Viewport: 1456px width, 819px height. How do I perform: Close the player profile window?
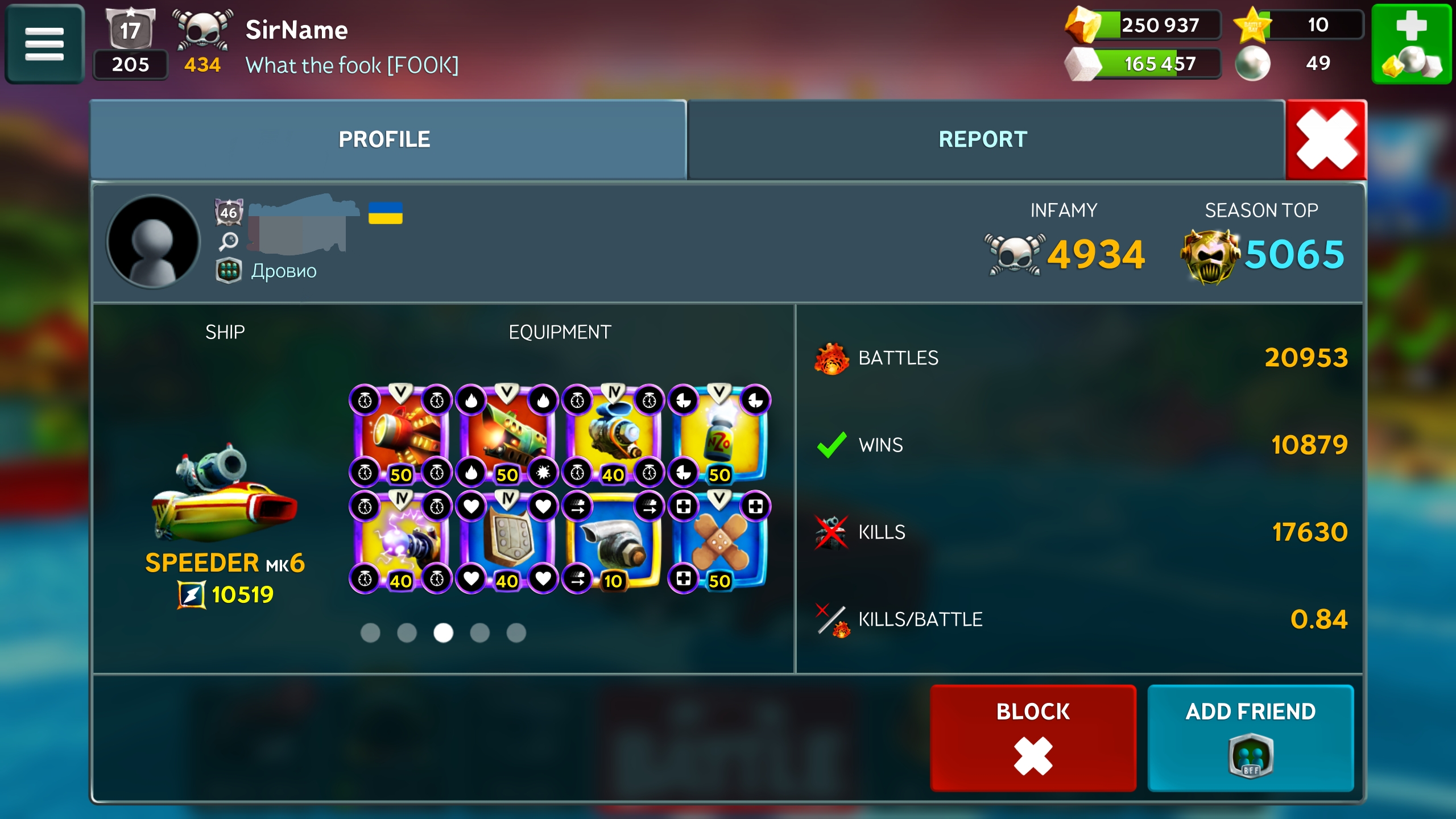tap(1326, 139)
